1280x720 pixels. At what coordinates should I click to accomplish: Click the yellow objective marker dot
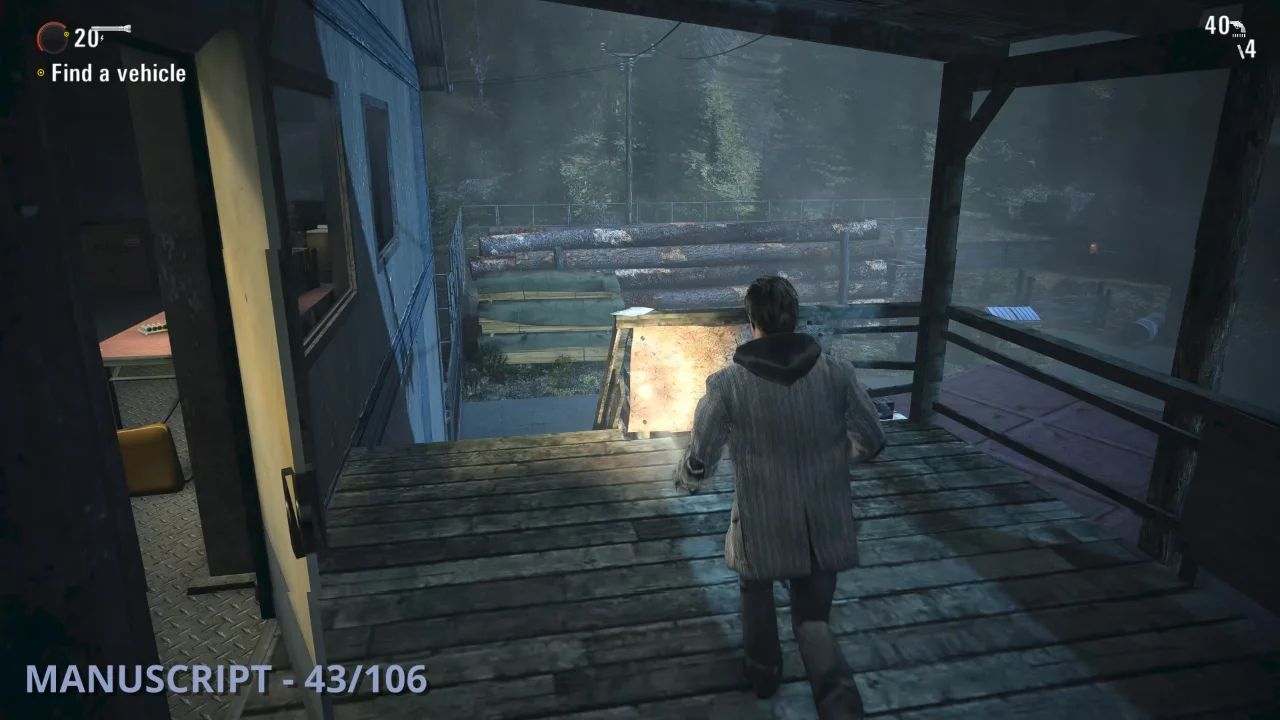40,72
